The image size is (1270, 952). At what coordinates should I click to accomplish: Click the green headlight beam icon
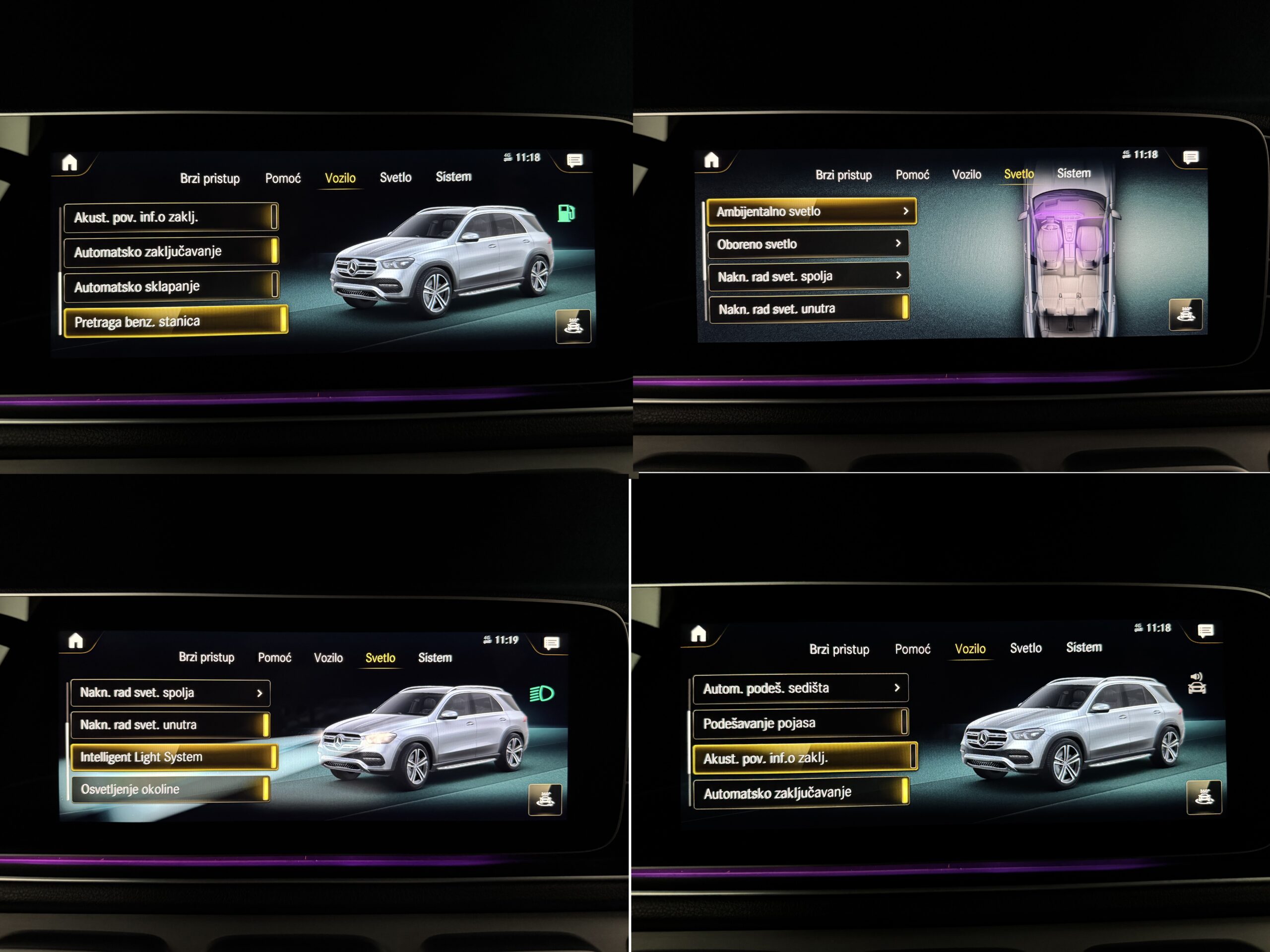[541, 694]
